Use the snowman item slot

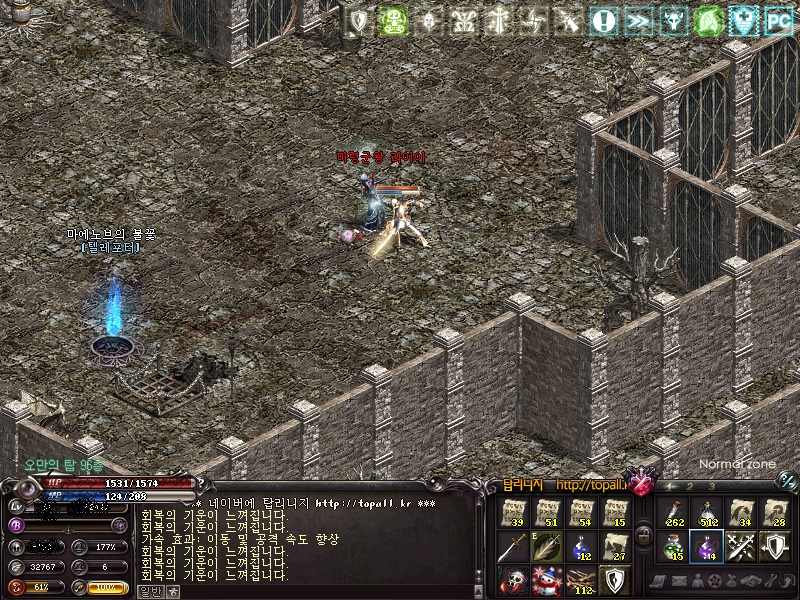pyautogui.click(x=548, y=580)
